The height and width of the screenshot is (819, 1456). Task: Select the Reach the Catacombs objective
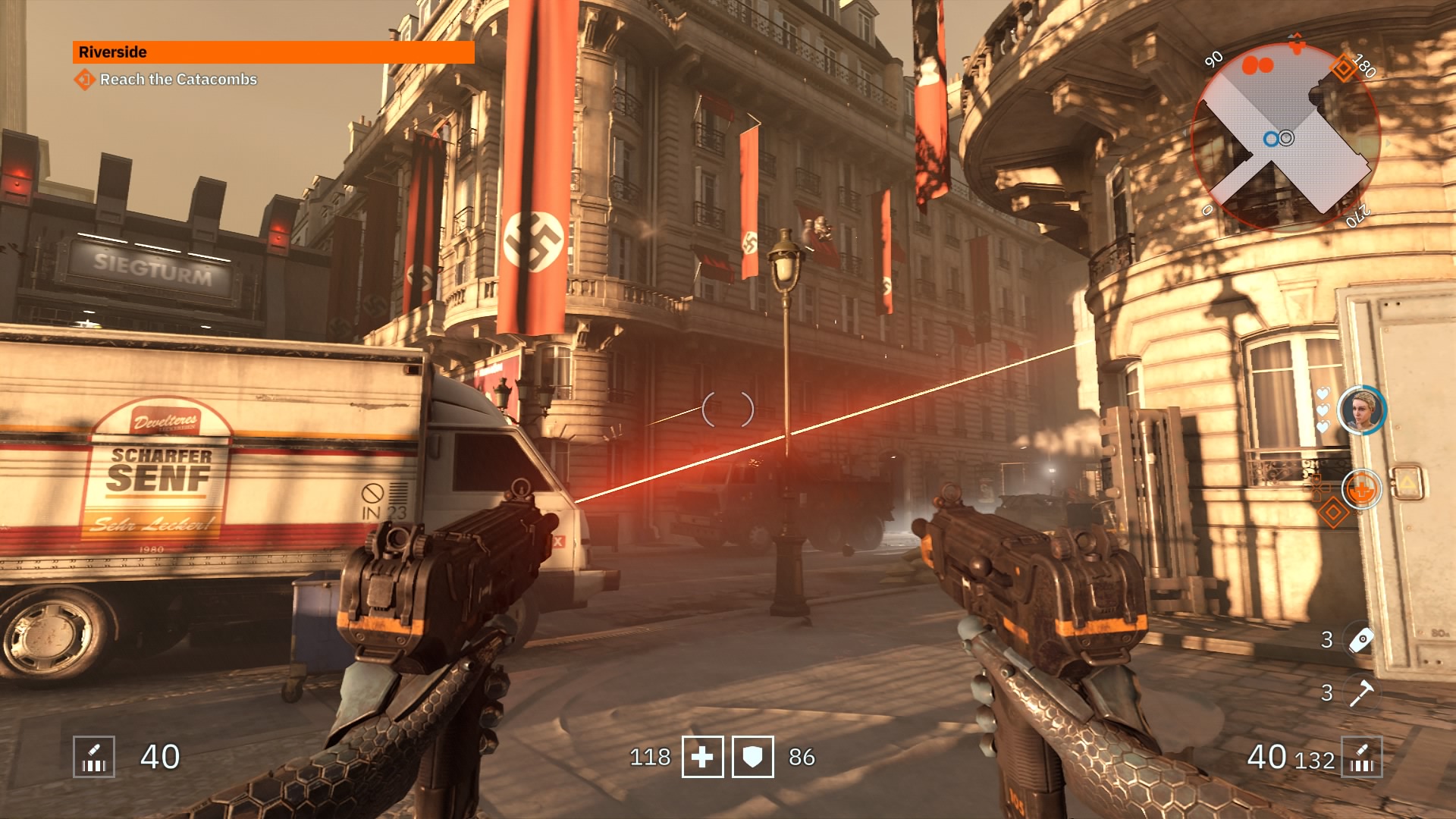[177, 80]
